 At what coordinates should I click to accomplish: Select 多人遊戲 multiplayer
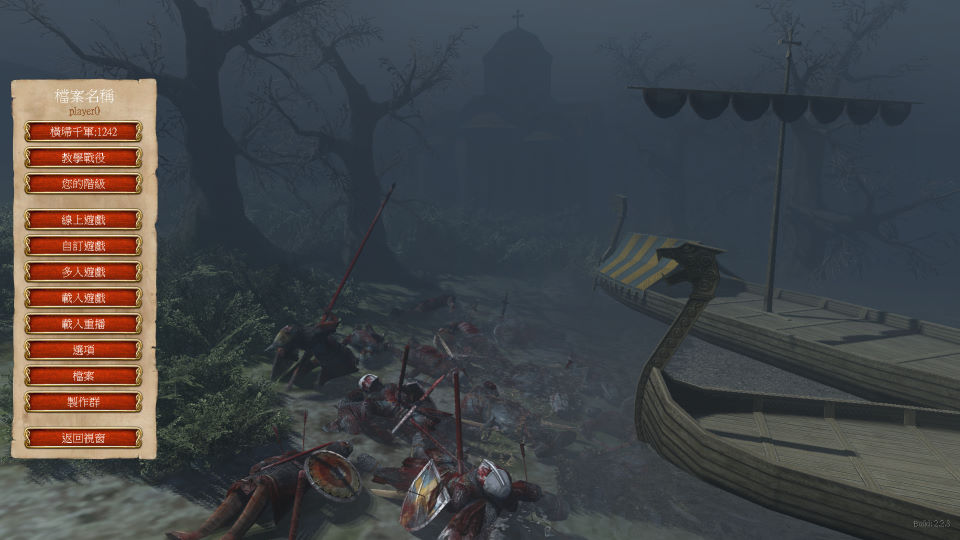(83, 272)
